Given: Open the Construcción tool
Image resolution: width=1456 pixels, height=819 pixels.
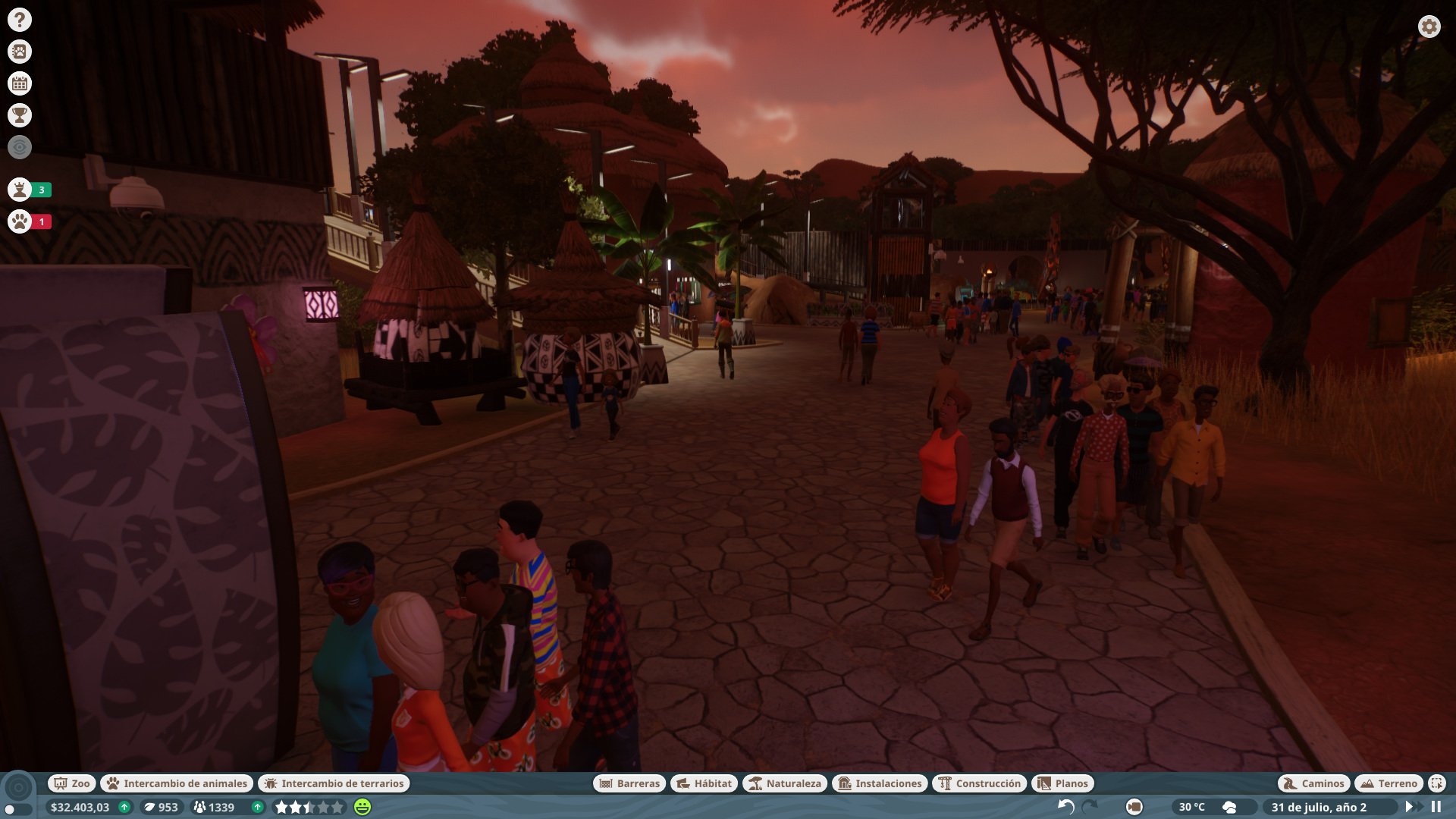Looking at the screenshot, I should tap(978, 783).
